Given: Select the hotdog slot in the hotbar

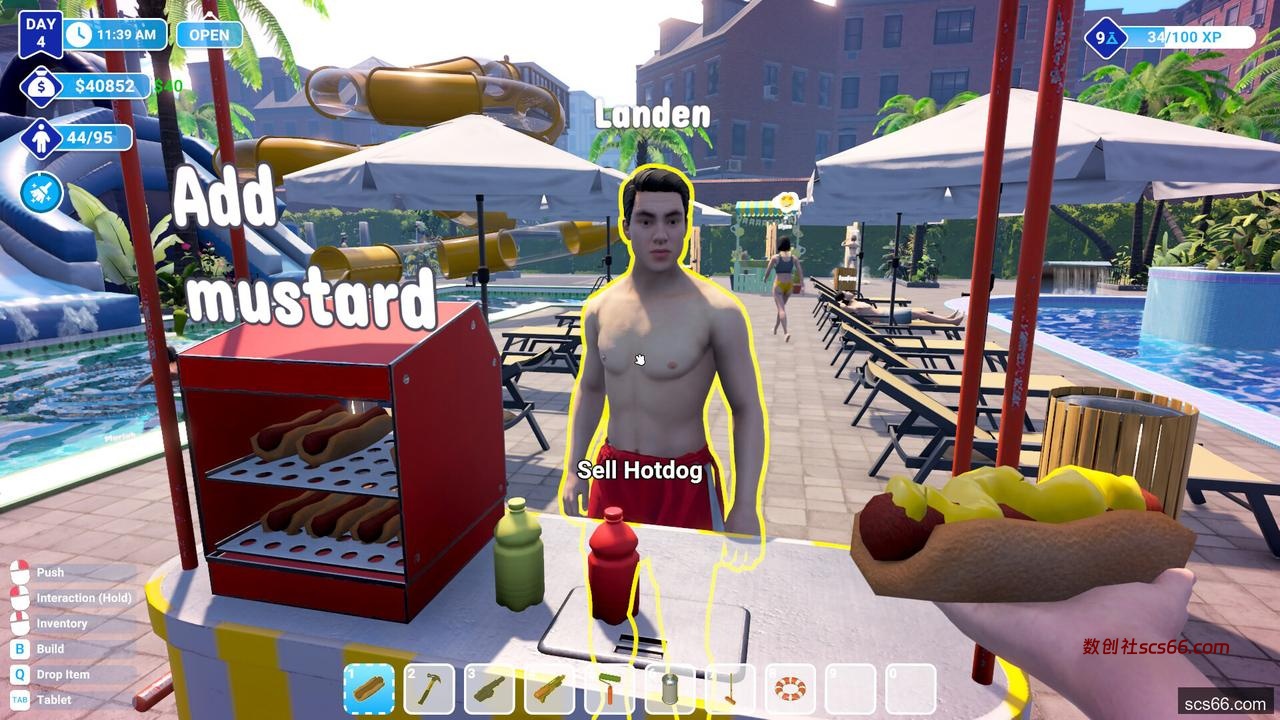Looking at the screenshot, I should tap(368, 689).
